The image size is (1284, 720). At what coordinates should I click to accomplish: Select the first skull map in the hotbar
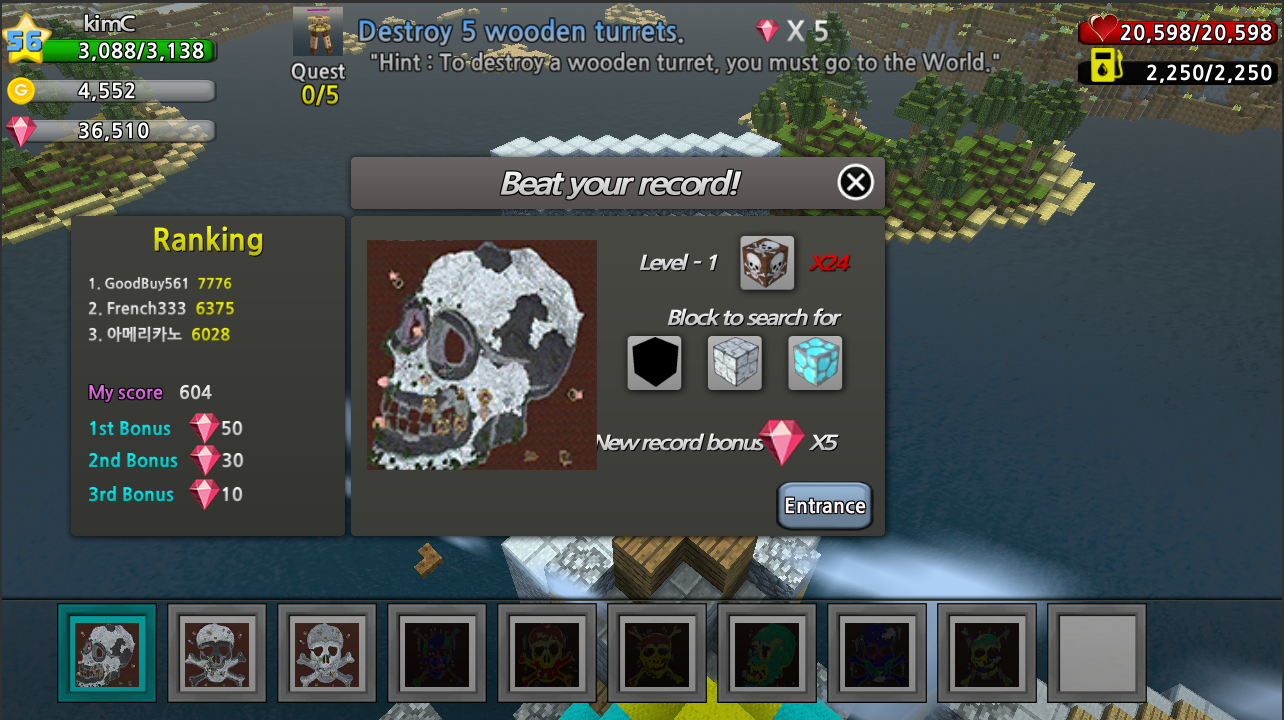[107, 654]
